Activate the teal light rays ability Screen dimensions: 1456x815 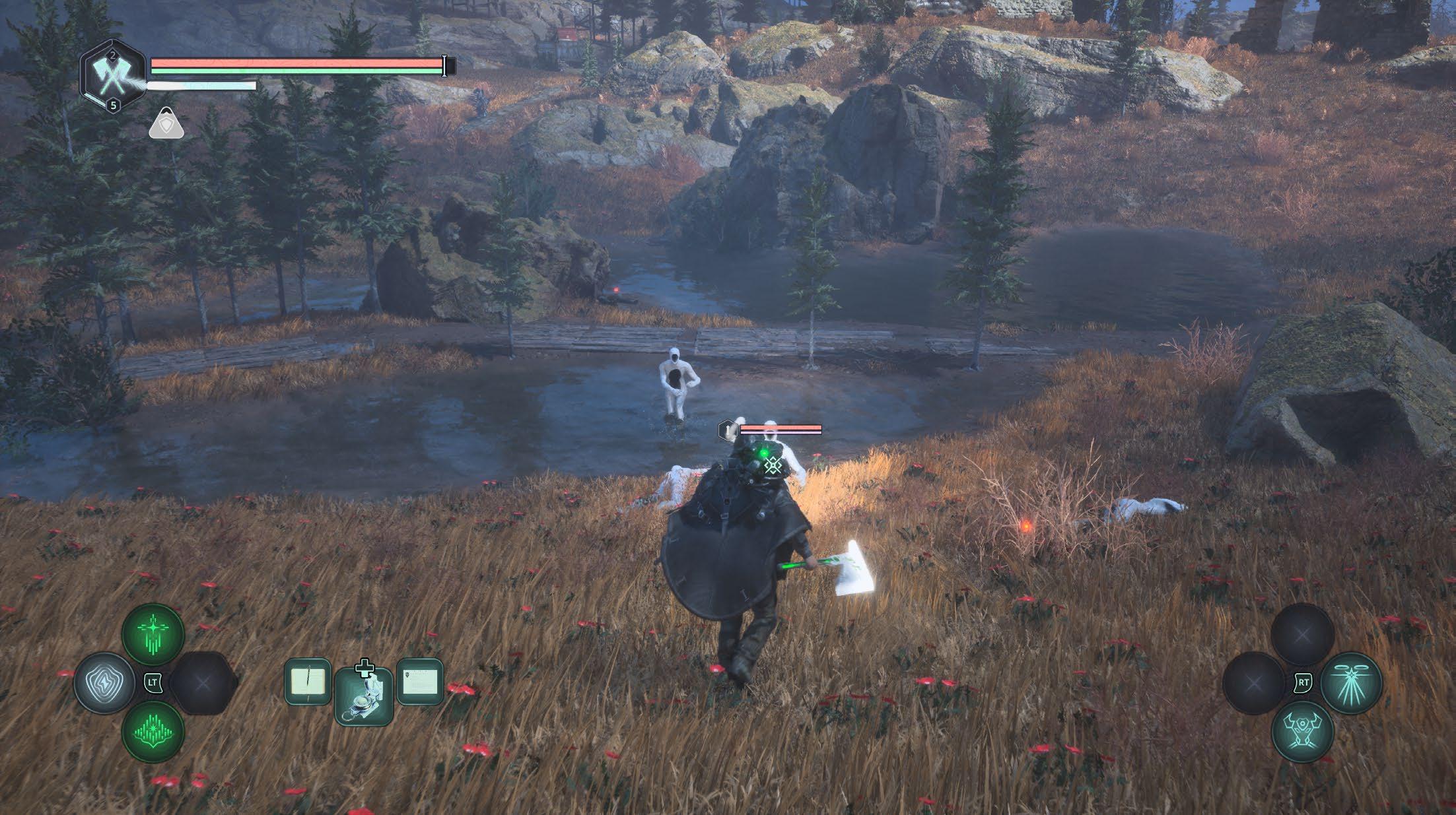tap(1351, 682)
